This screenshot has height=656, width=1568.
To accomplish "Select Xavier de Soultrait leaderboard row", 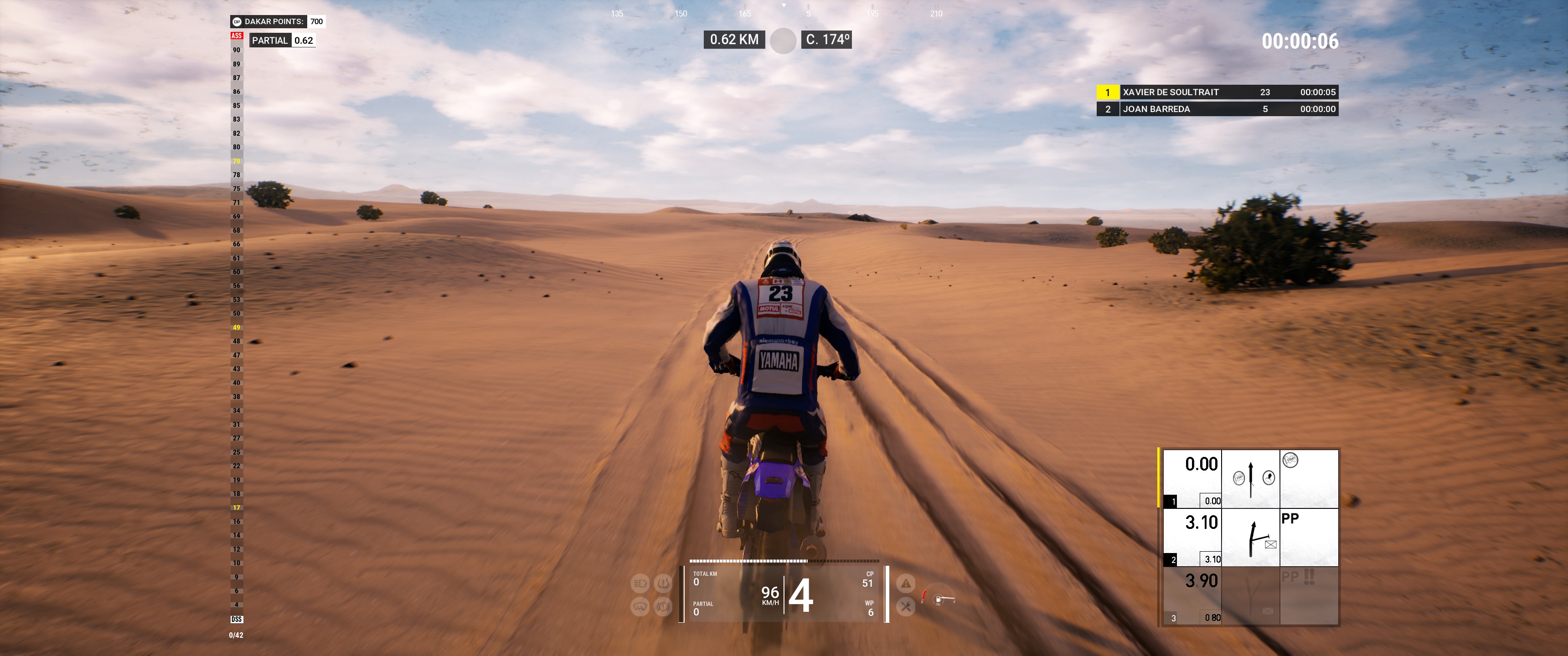I will 1217,92.
